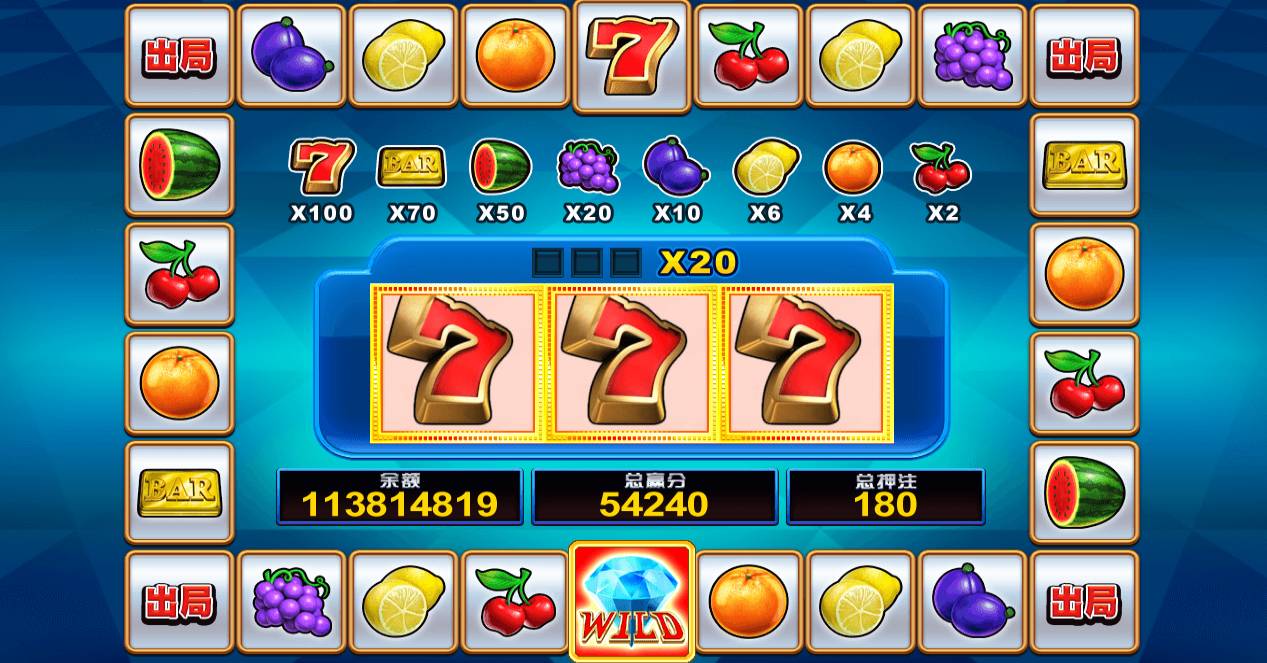Select the WILD diamond tile
1267x663 pixels.
tap(632, 601)
